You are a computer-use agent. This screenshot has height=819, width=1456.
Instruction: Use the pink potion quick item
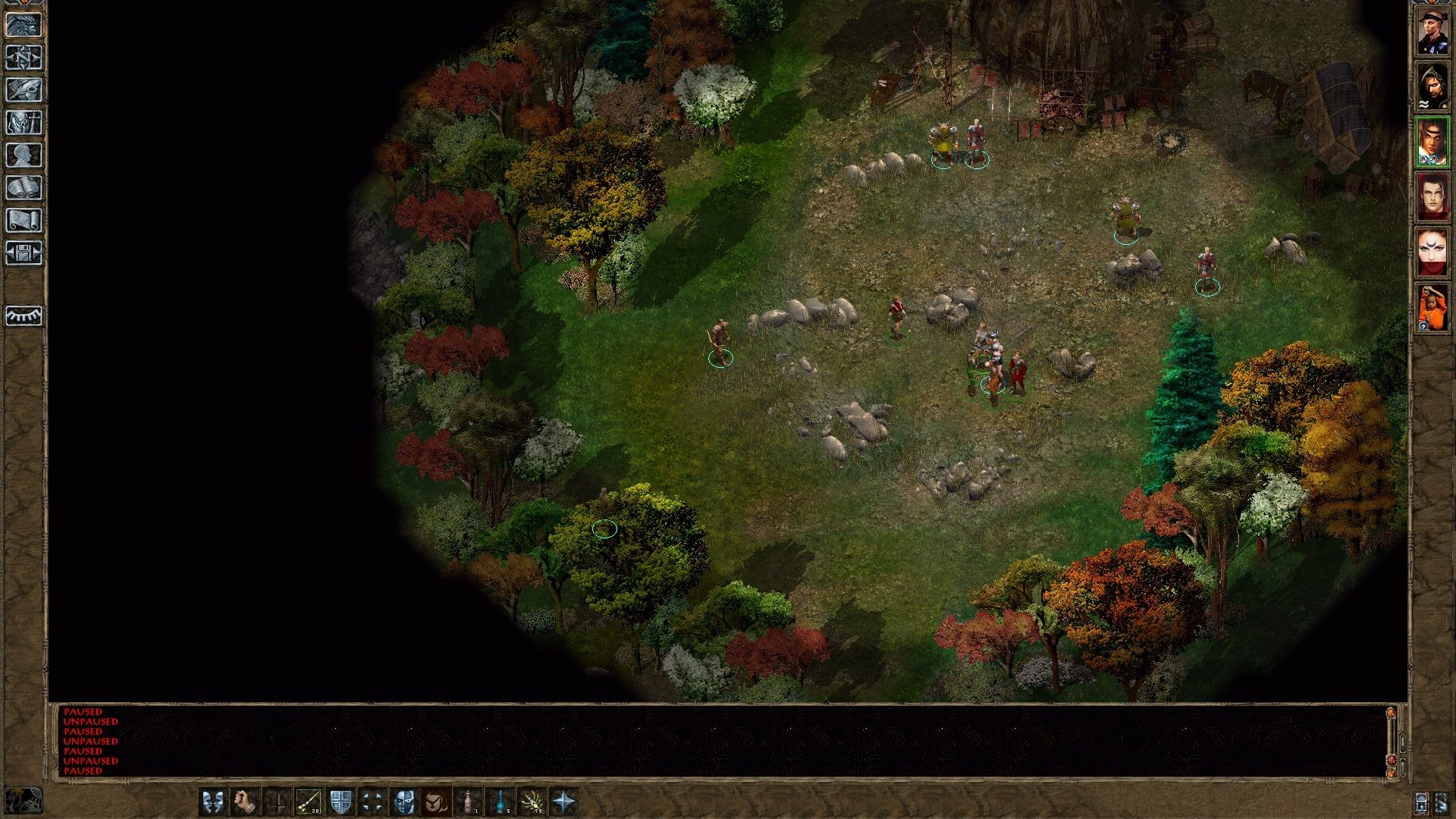click(x=469, y=802)
